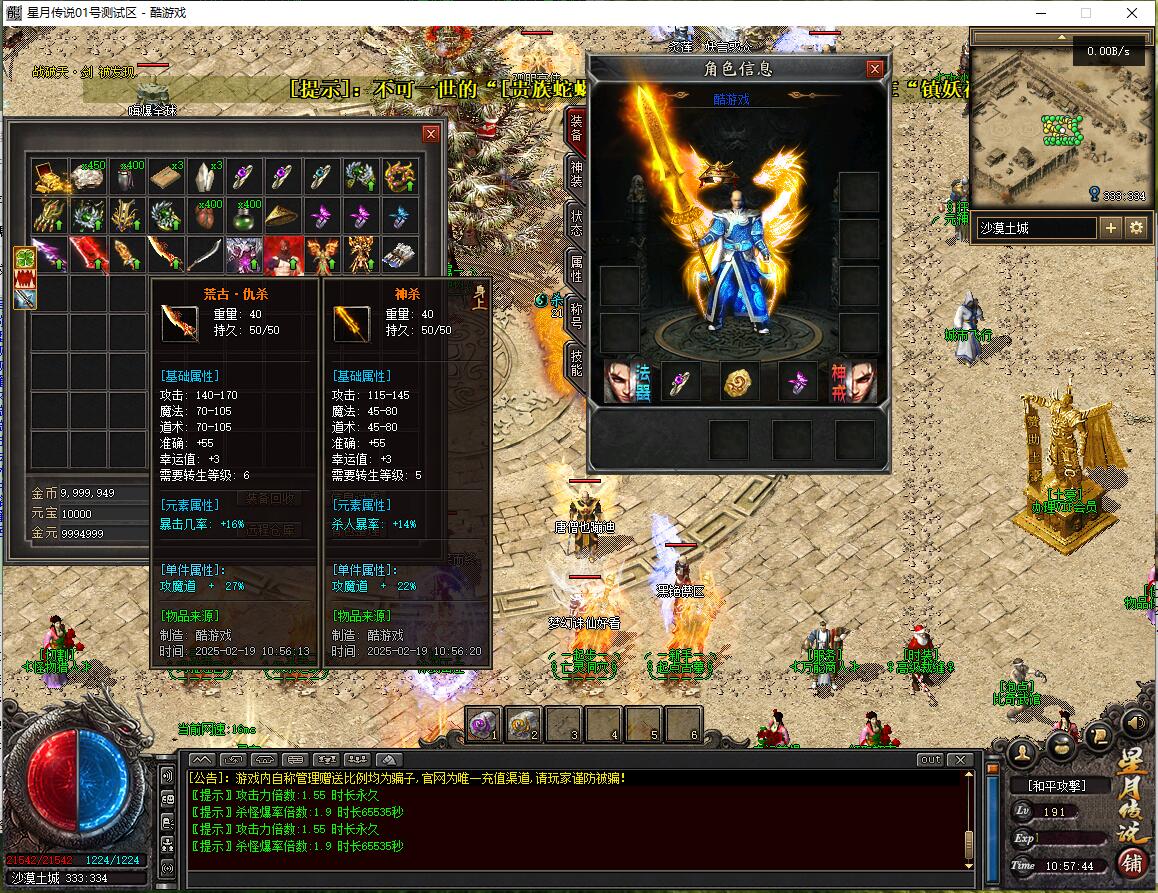The image size is (1158, 893).
Task: Open the 技能 skills tab
Action: click(x=576, y=361)
